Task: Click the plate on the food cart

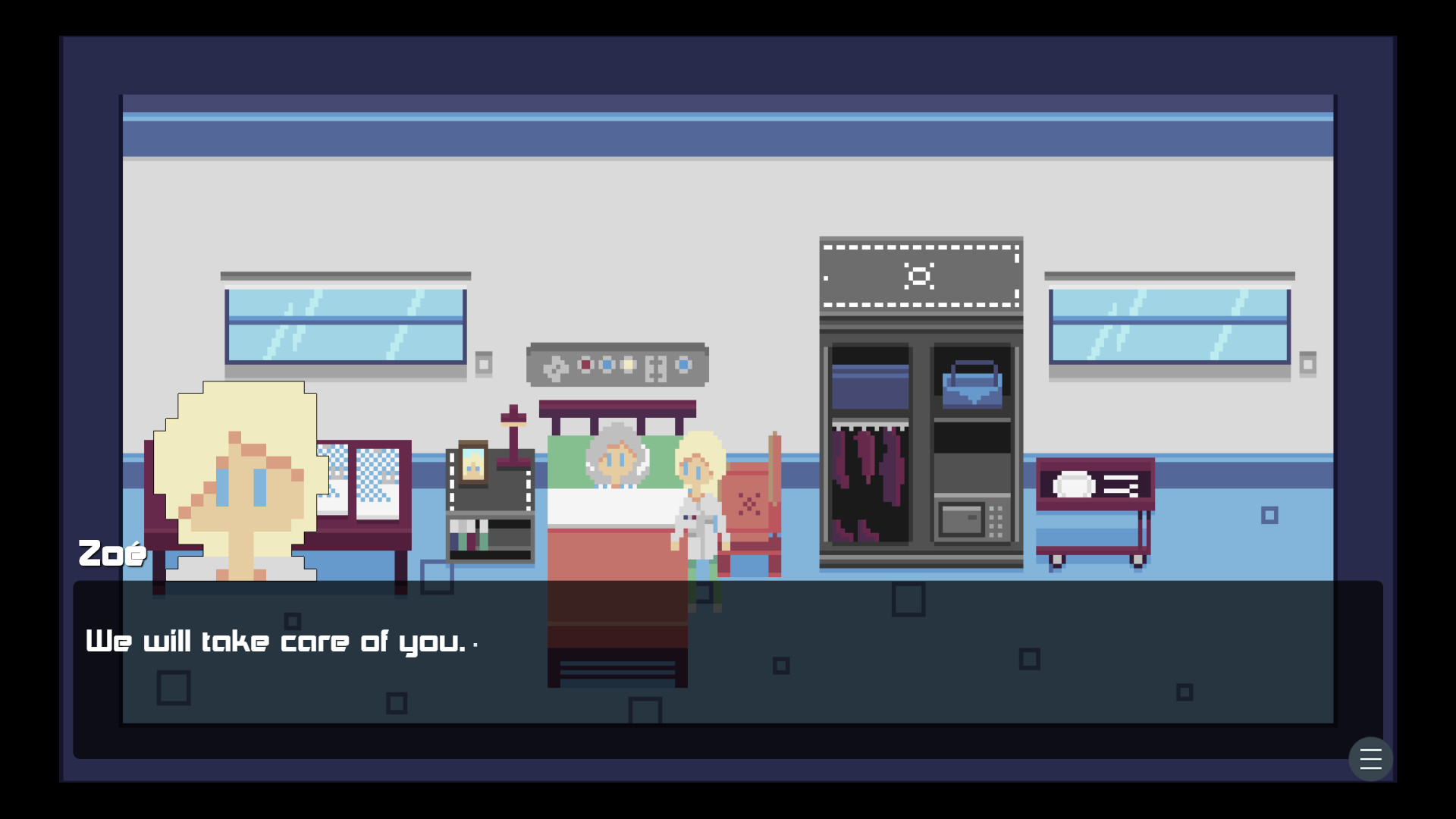Action: coord(1076,484)
